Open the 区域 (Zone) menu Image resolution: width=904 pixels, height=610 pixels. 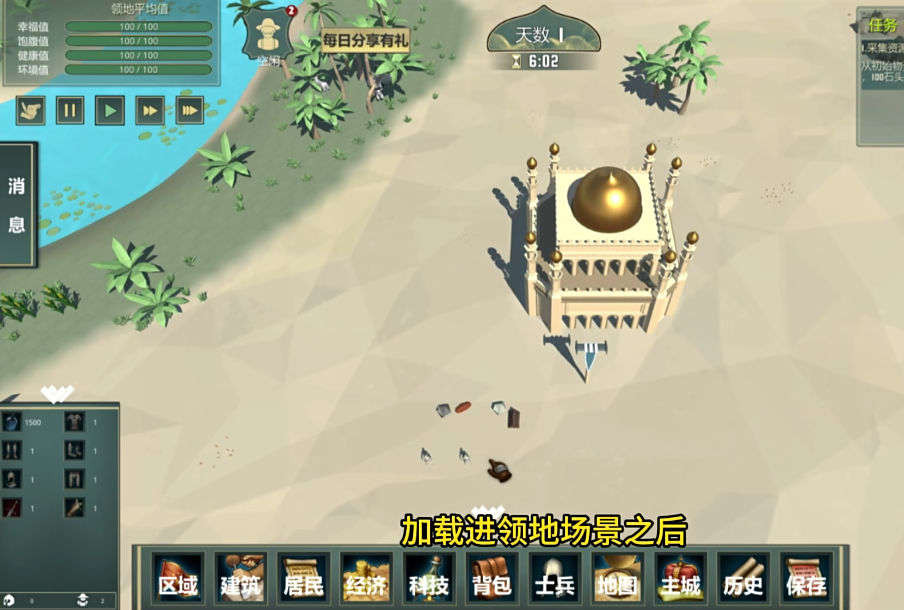[178, 580]
